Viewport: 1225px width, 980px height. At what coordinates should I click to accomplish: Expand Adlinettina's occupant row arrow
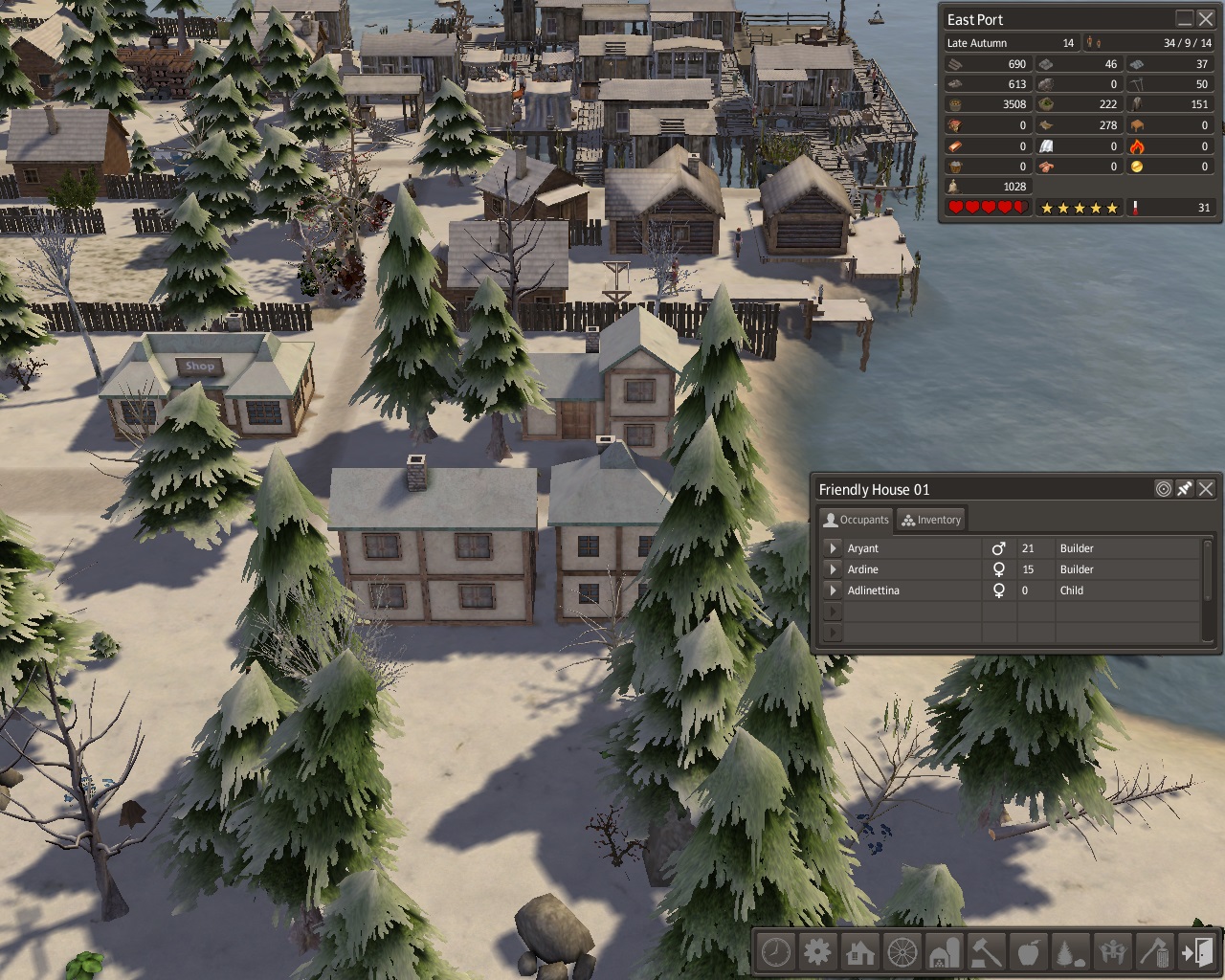pos(833,590)
